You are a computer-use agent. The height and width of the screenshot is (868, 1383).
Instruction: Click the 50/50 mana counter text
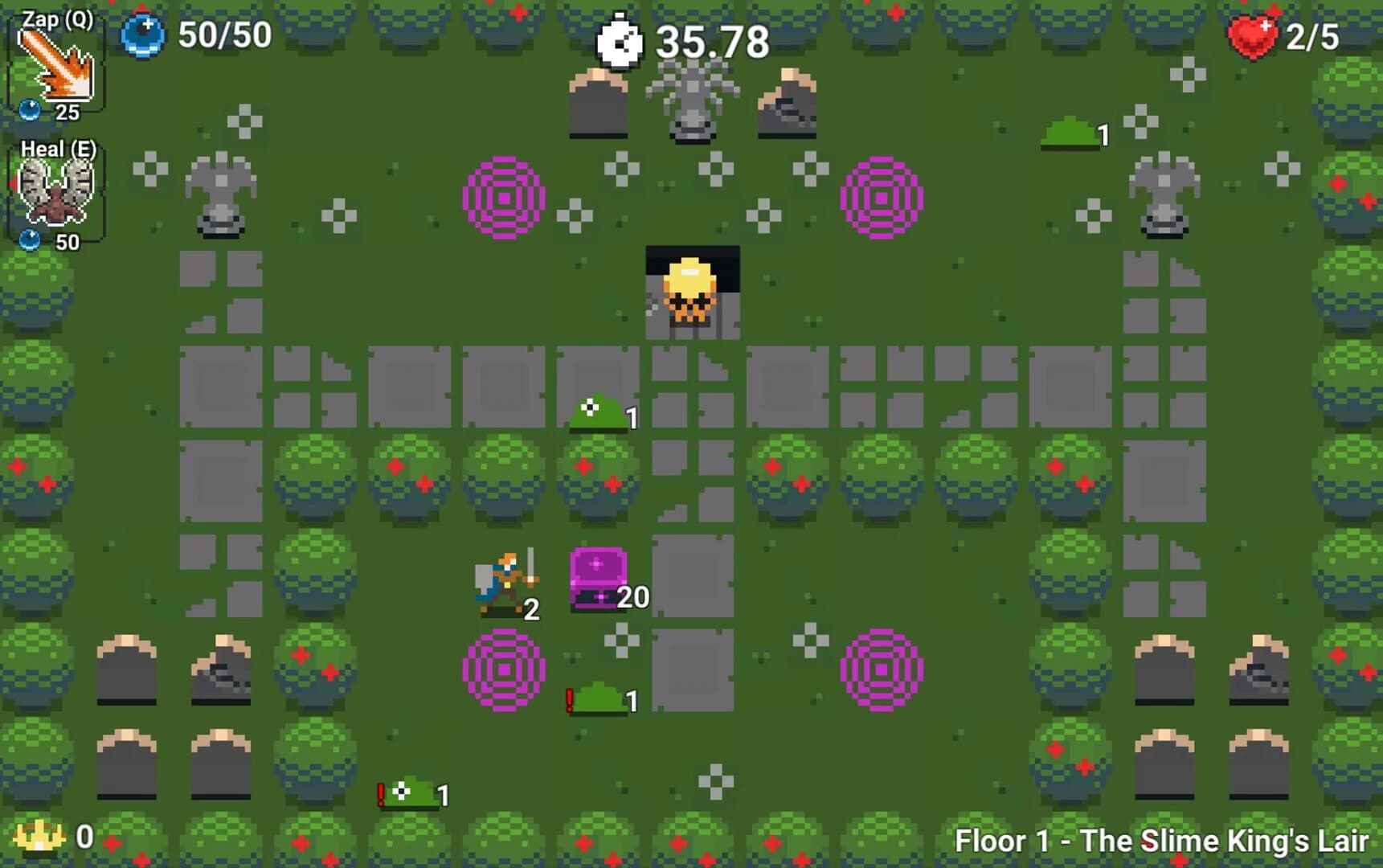225,36
